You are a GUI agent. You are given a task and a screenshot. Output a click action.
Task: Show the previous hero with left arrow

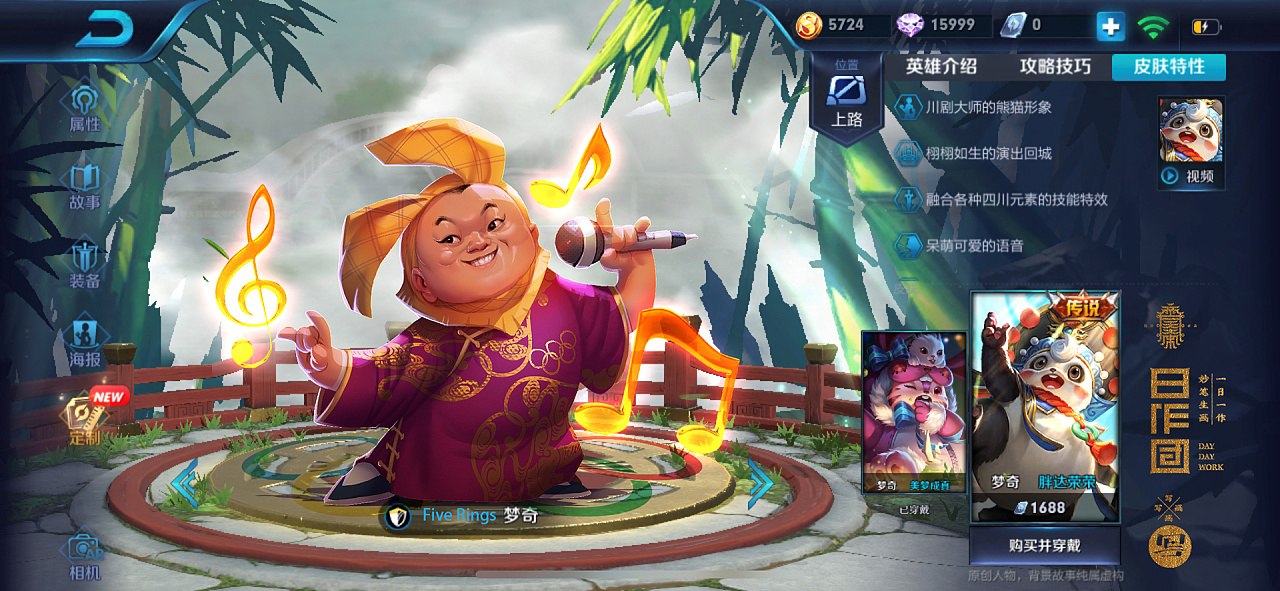[x=184, y=484]
